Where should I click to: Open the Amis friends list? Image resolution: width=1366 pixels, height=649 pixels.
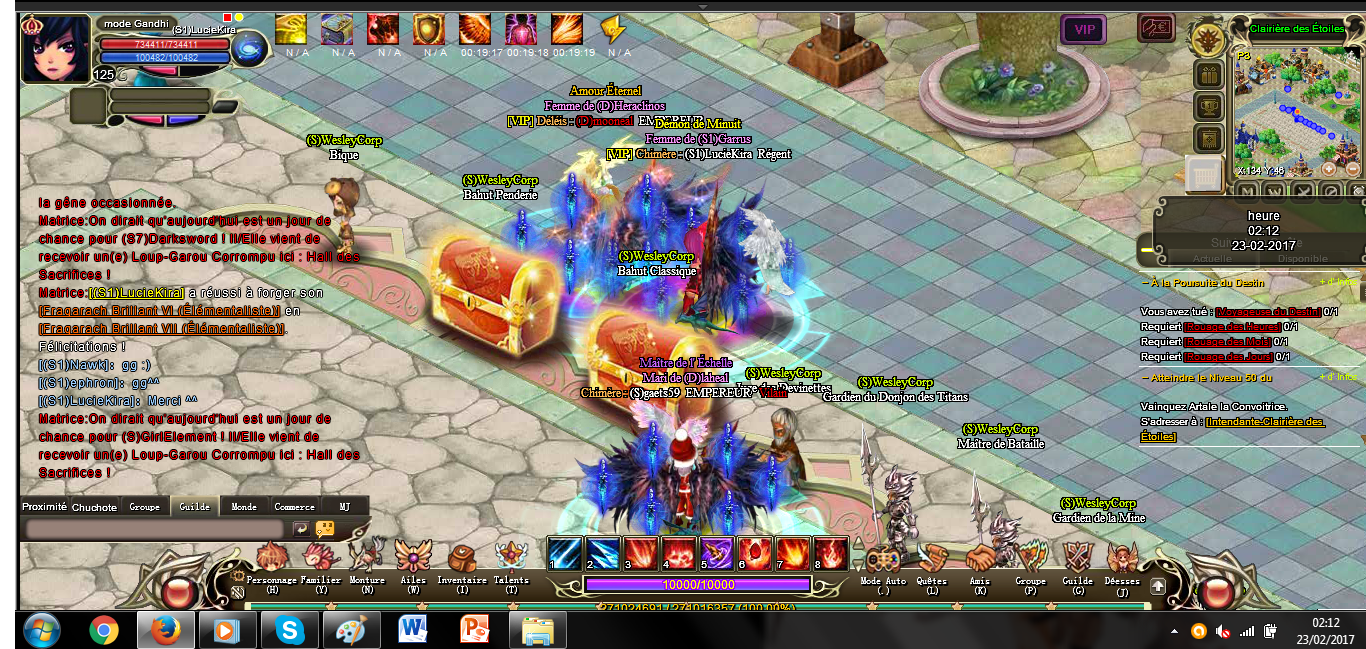980,560
